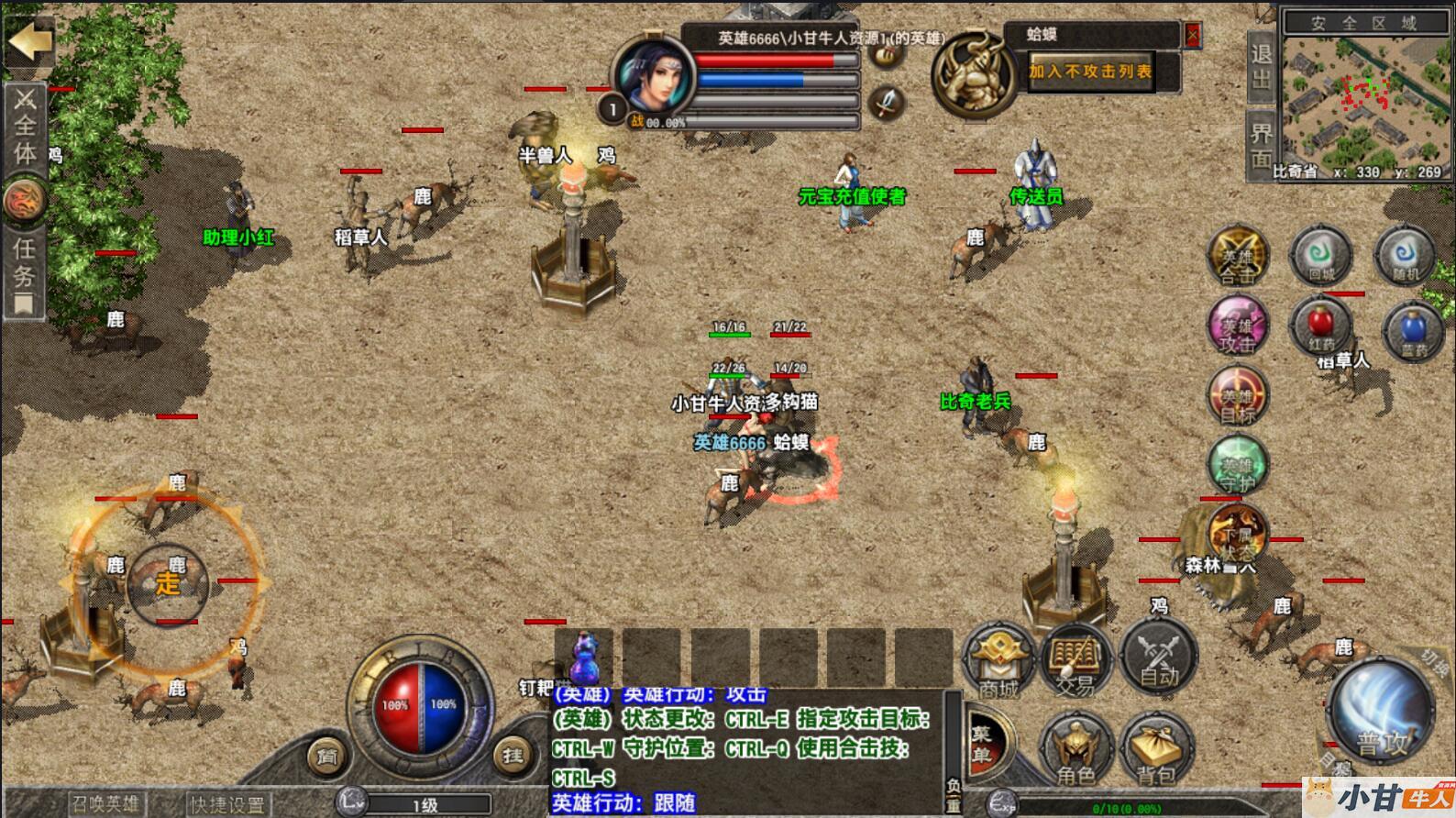Image resolution: width=1456 pixels, height=818 pixels.
Task: Toggle 自动 auto-combat
Action: (x=1159, y=658)
